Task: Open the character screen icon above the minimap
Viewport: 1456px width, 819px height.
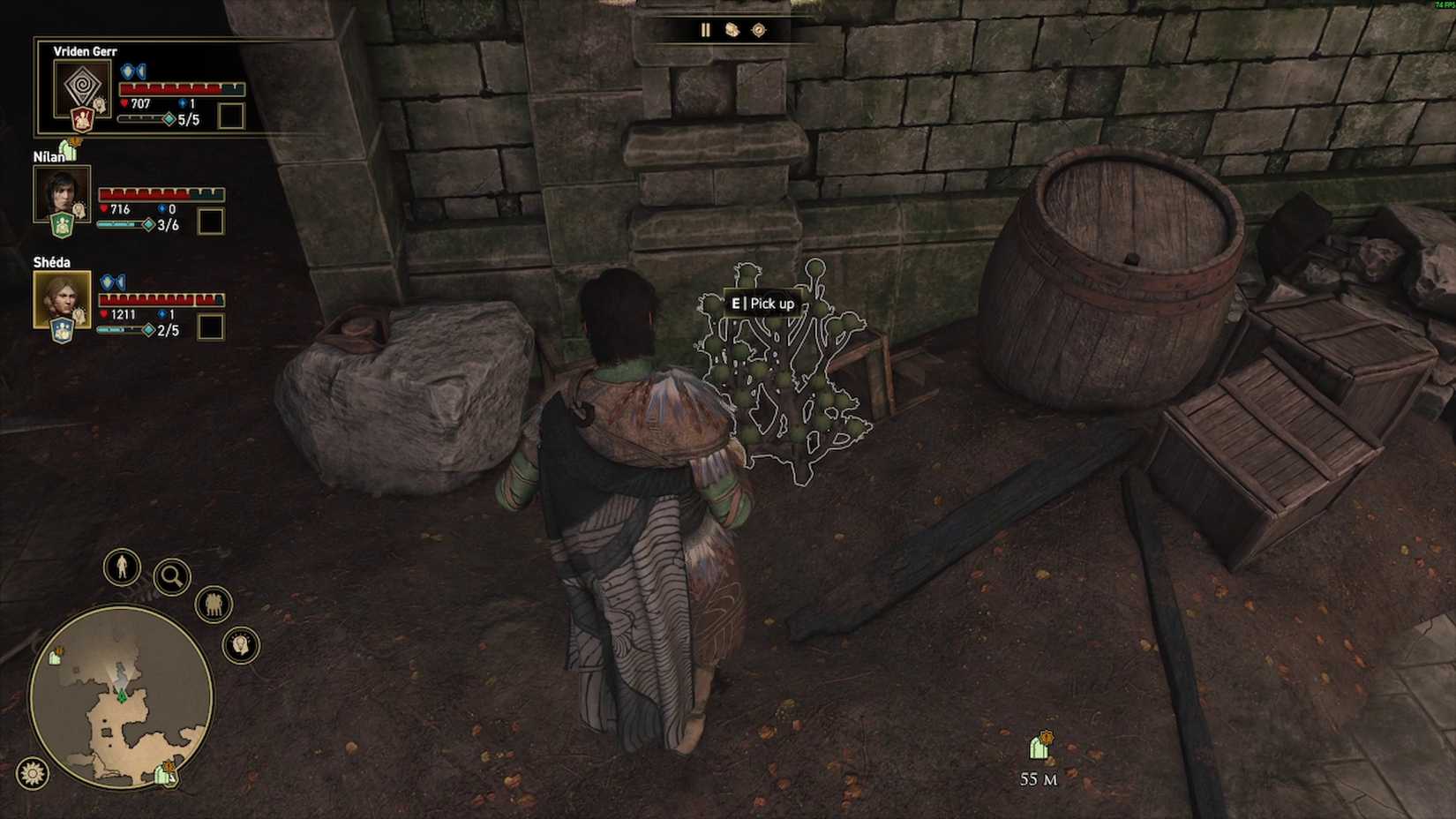Action: (x=122, y=568)
